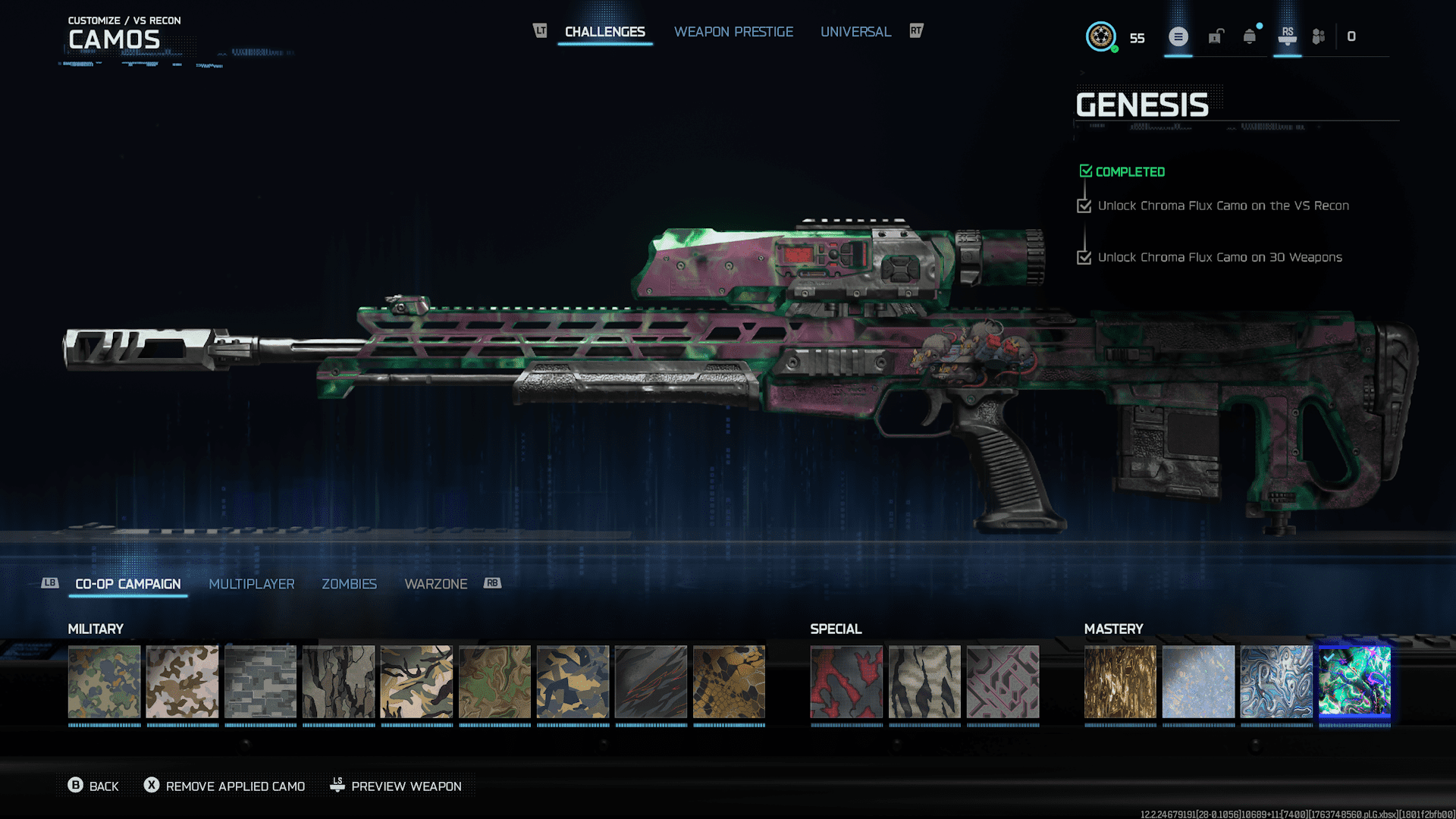Open the Warzone camo category
Image resolution: width=1456 pixels, height=819 pixels.
(435, 584)
